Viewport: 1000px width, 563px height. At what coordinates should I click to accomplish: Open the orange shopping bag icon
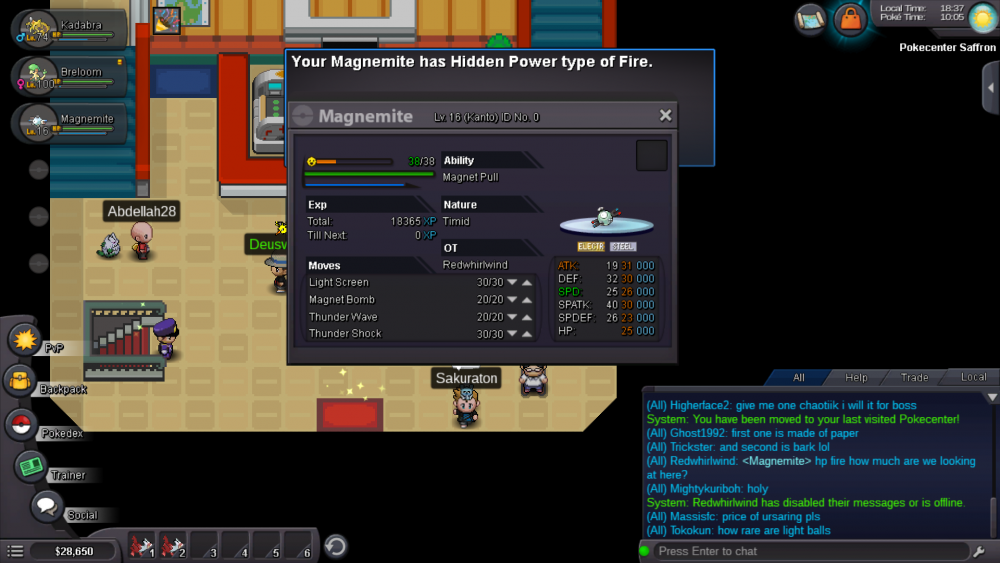point(849,19)
